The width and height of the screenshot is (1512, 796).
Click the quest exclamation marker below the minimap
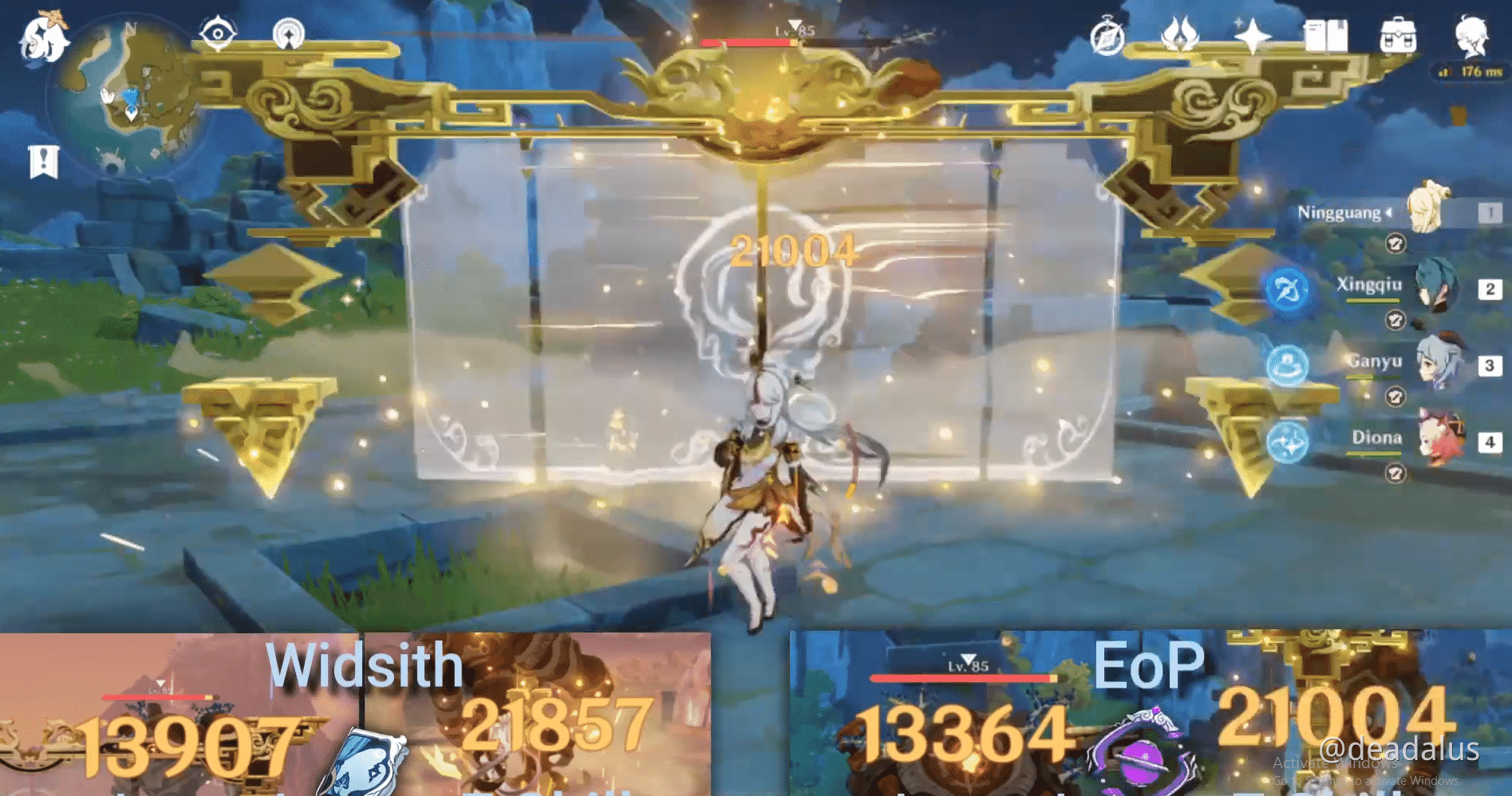(x=44, y=160)
